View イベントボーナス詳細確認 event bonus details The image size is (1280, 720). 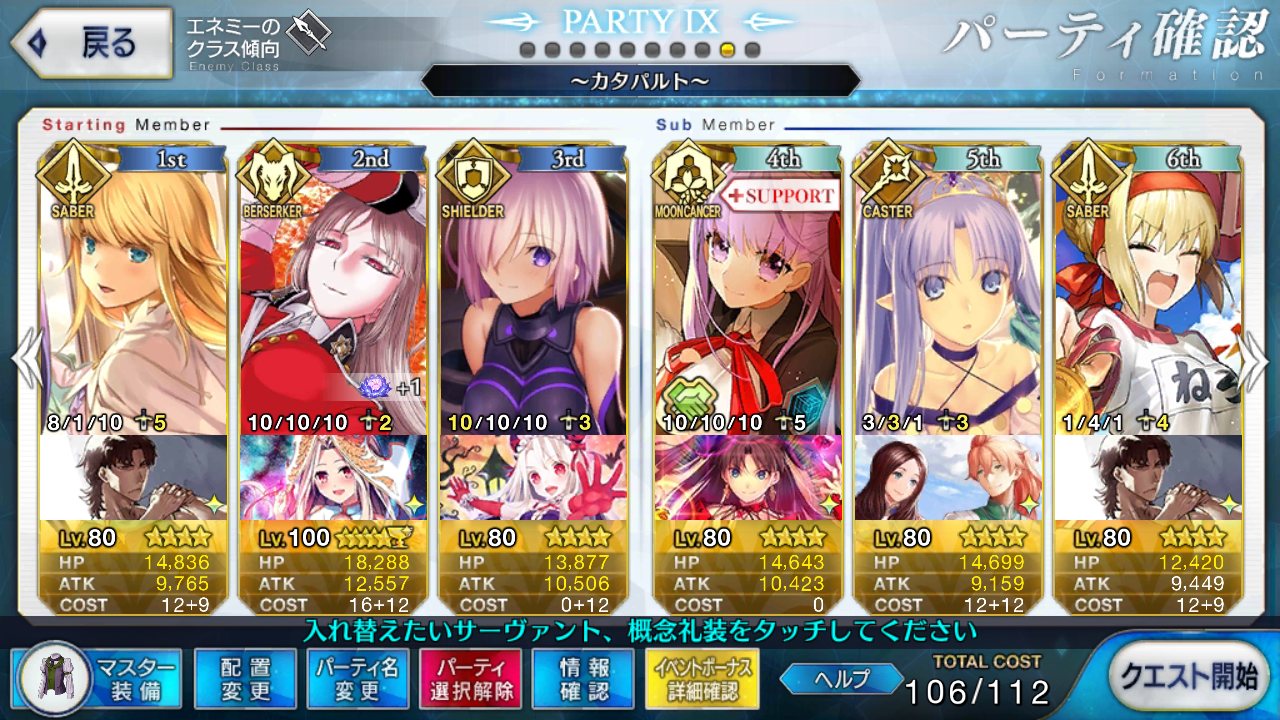point(705,678)
